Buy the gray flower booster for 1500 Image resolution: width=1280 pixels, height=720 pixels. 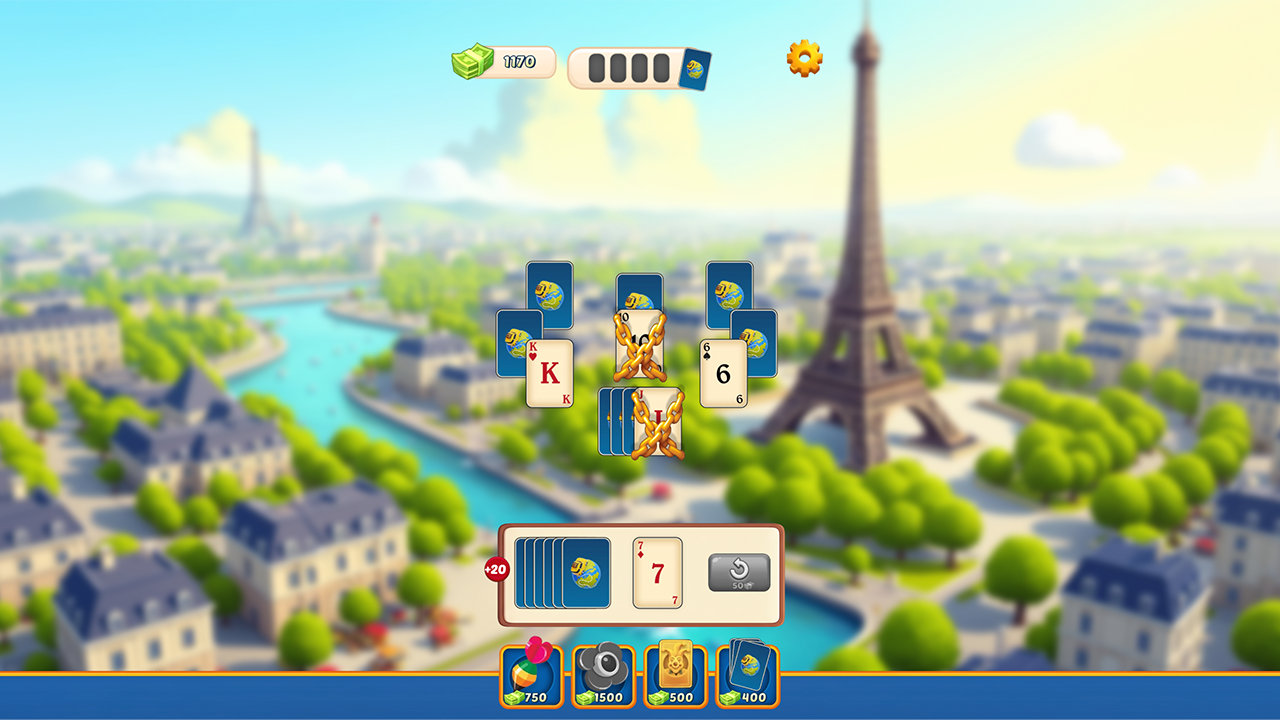click(x=603, y=676)
